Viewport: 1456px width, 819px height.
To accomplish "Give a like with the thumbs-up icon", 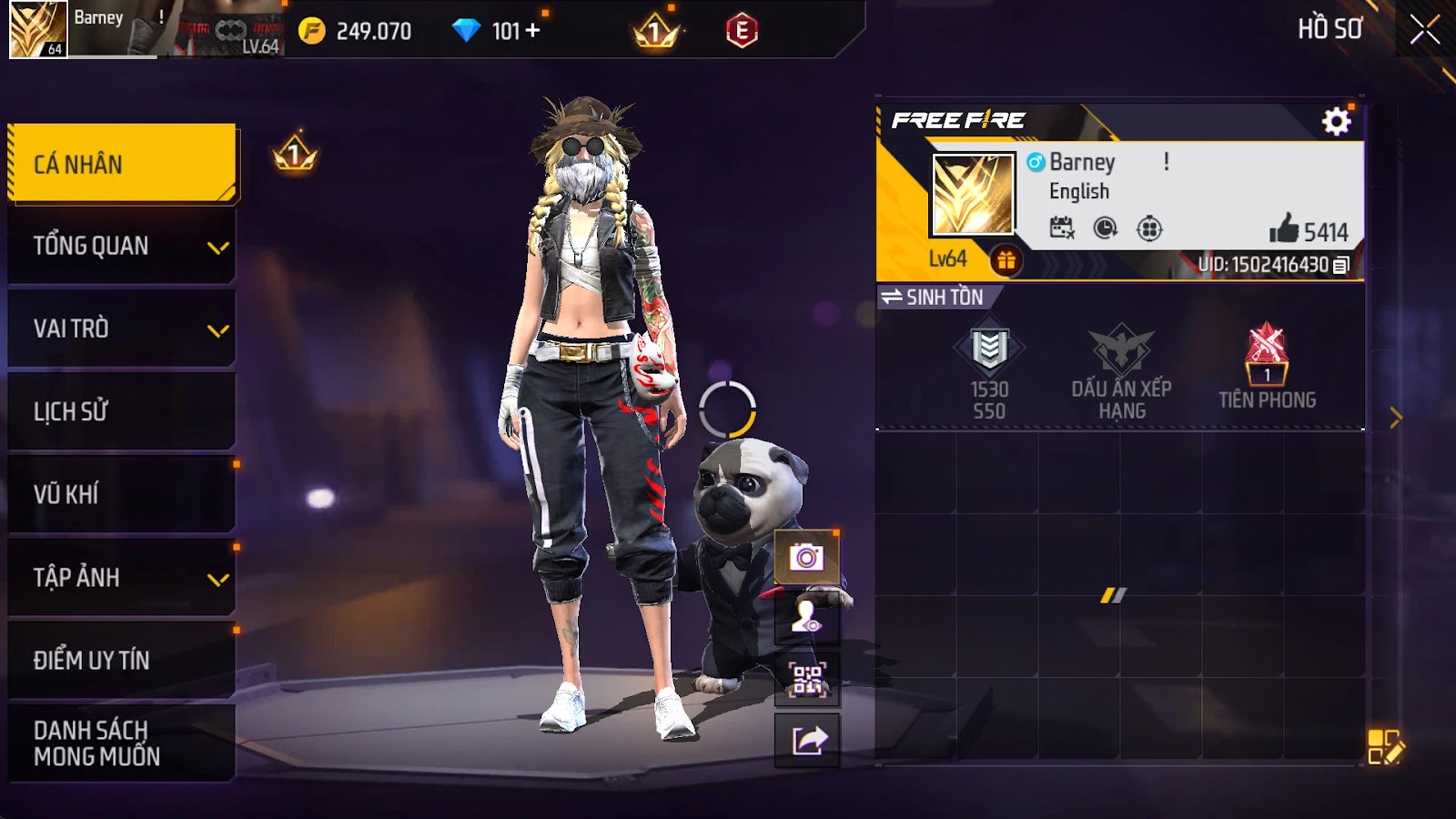I will pos(1284,229).
